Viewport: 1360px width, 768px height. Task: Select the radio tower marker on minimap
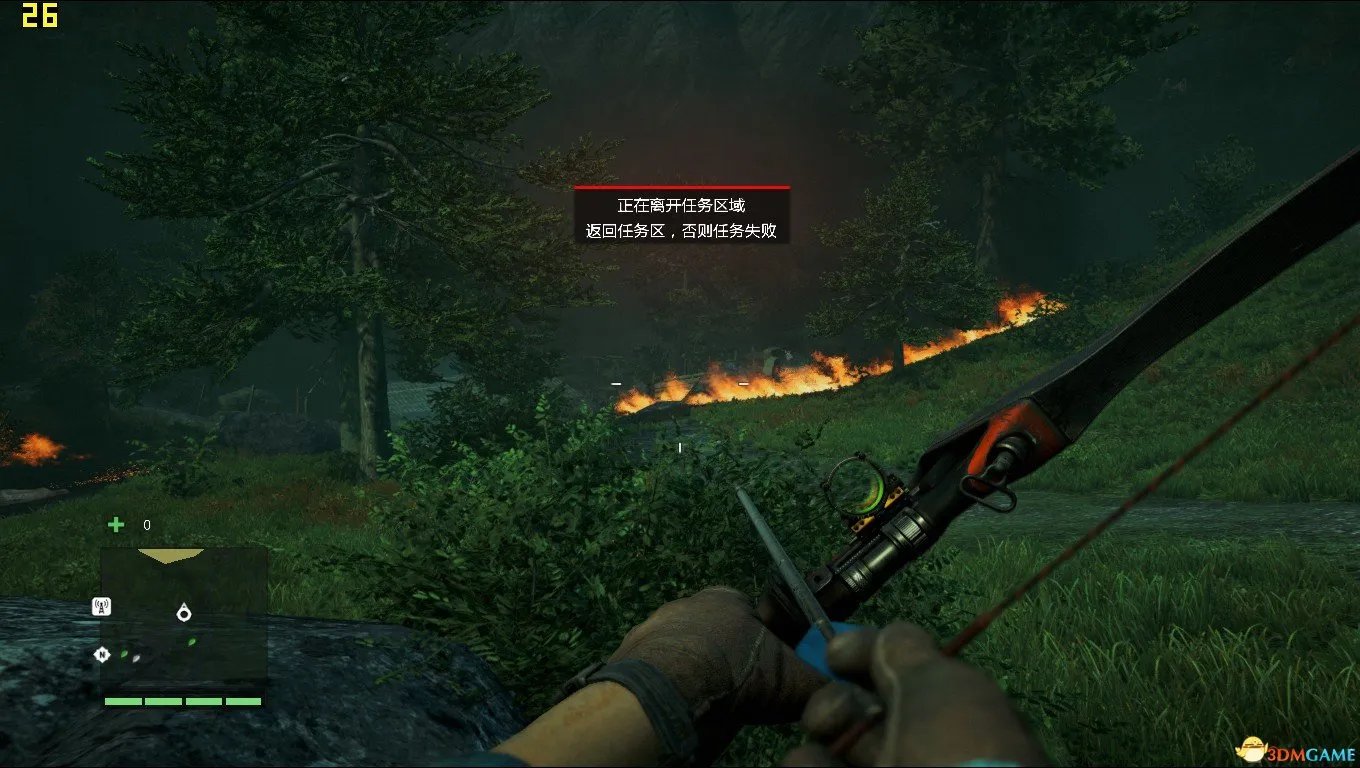[101, 606]
